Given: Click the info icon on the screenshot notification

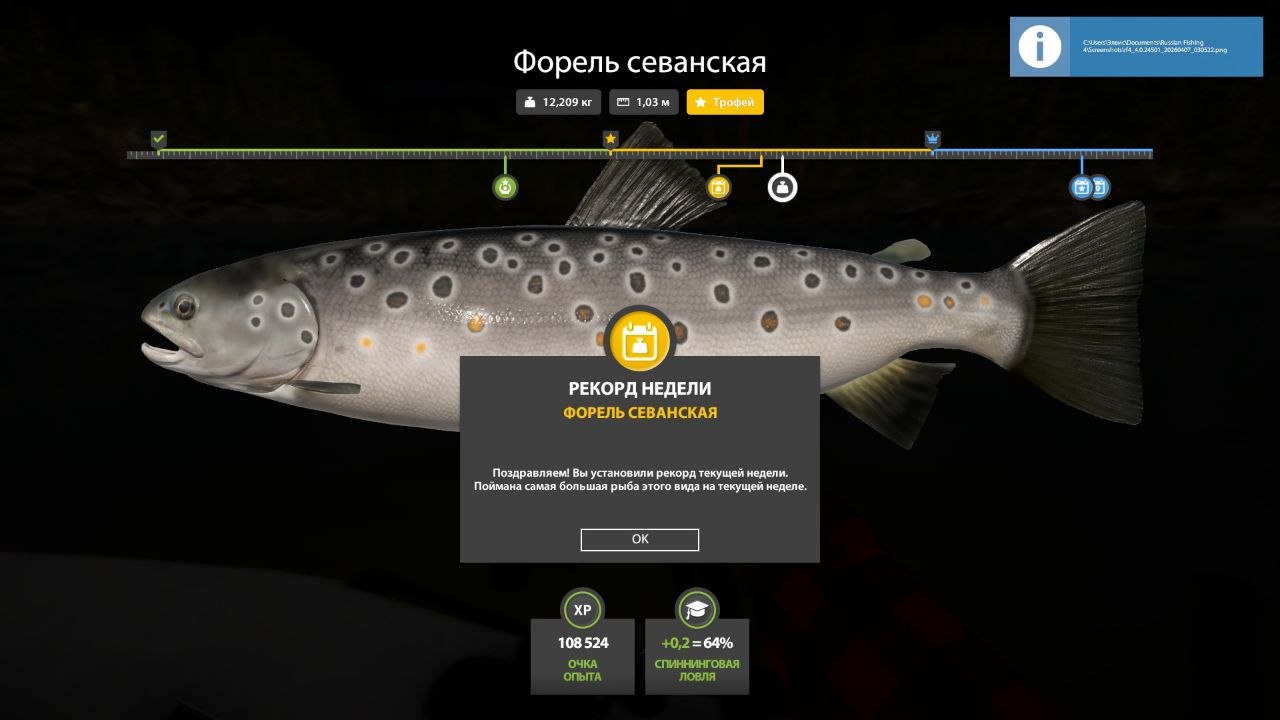Looking at the screenshot, I should point(1039,46).
